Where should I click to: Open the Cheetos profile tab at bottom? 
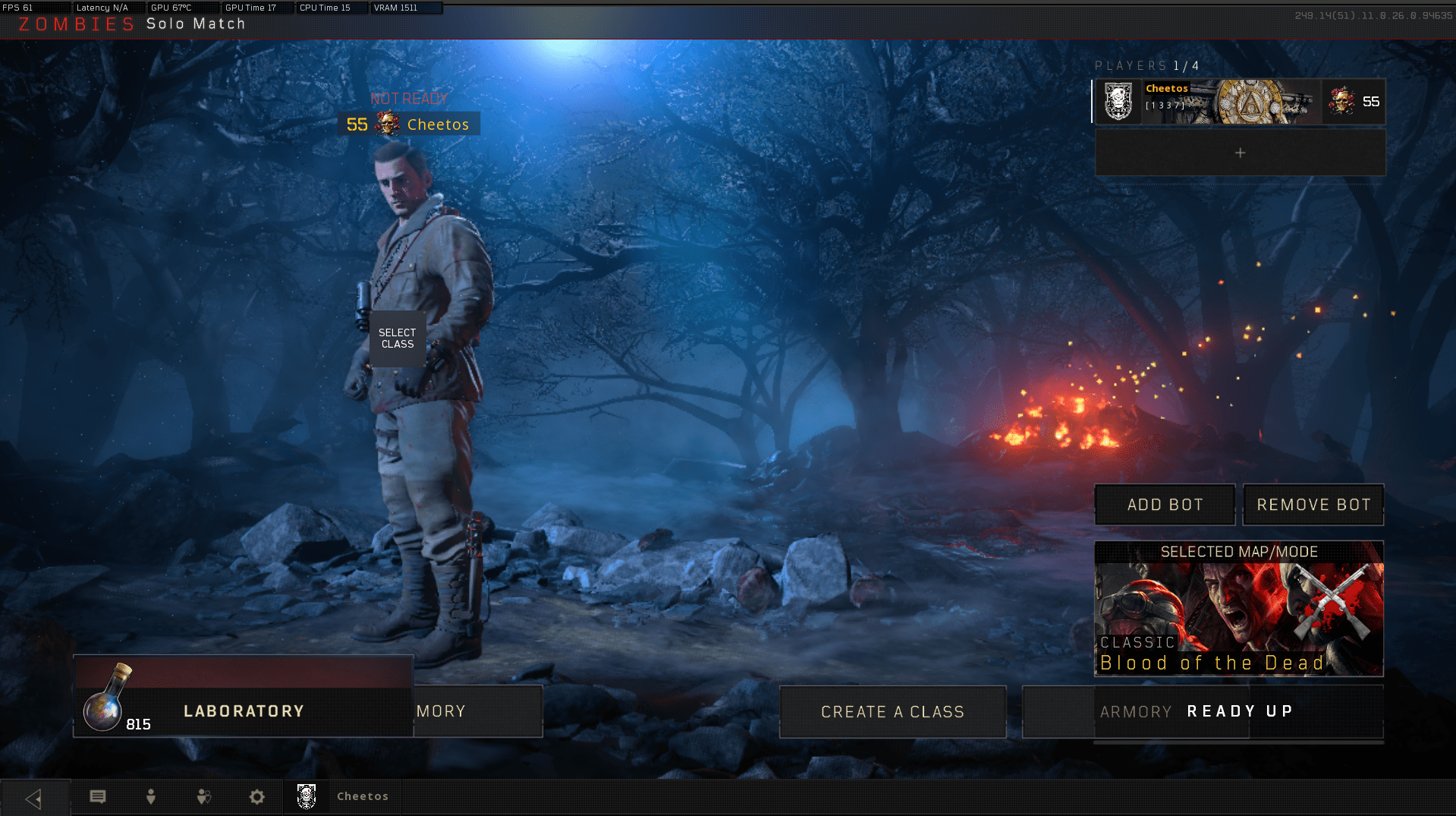tap(342, 796)
